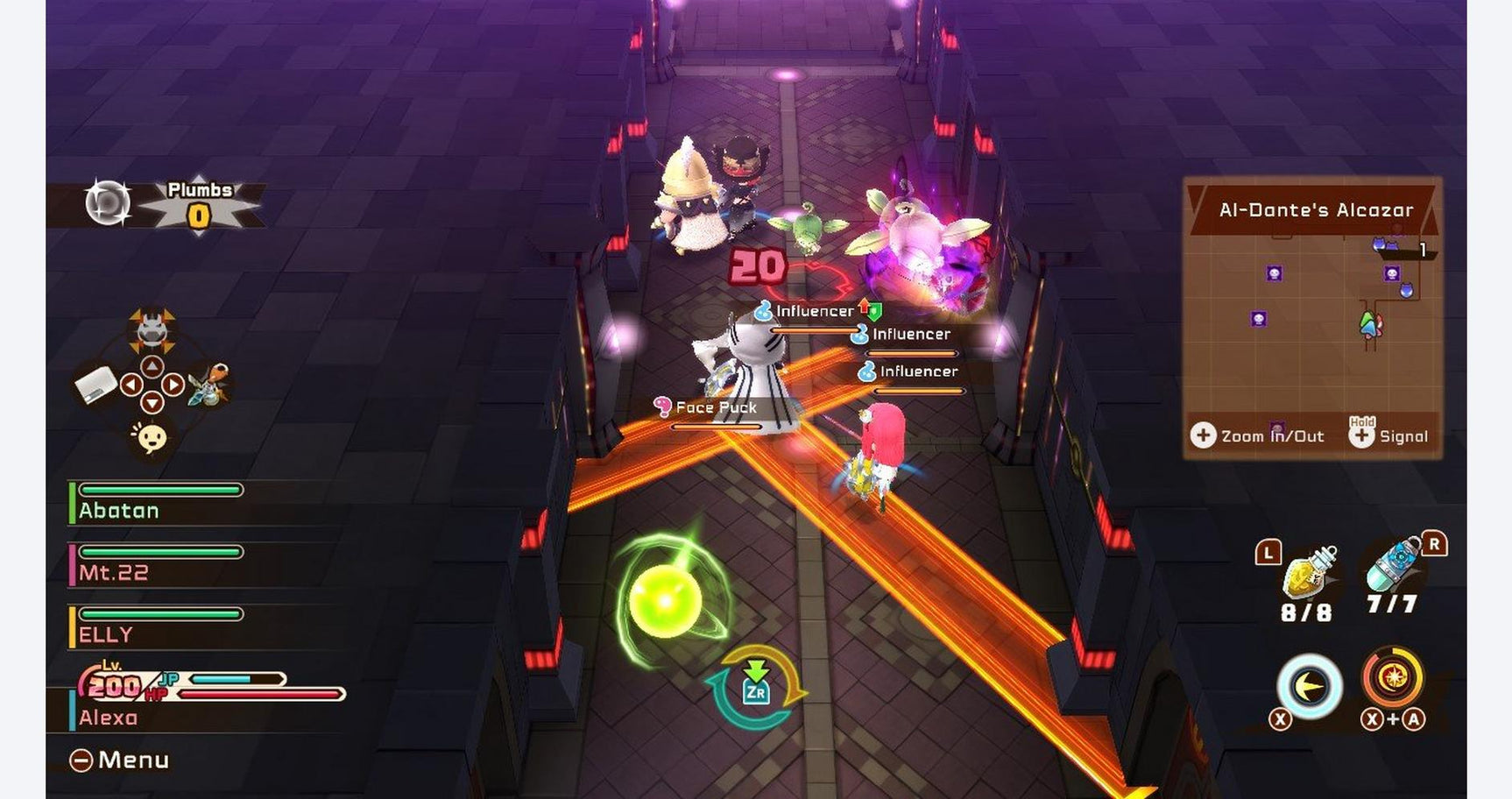Choose the orange-haired character shortcut icon
Screen dimensions: 1512x799
click(x=209, y=385)
